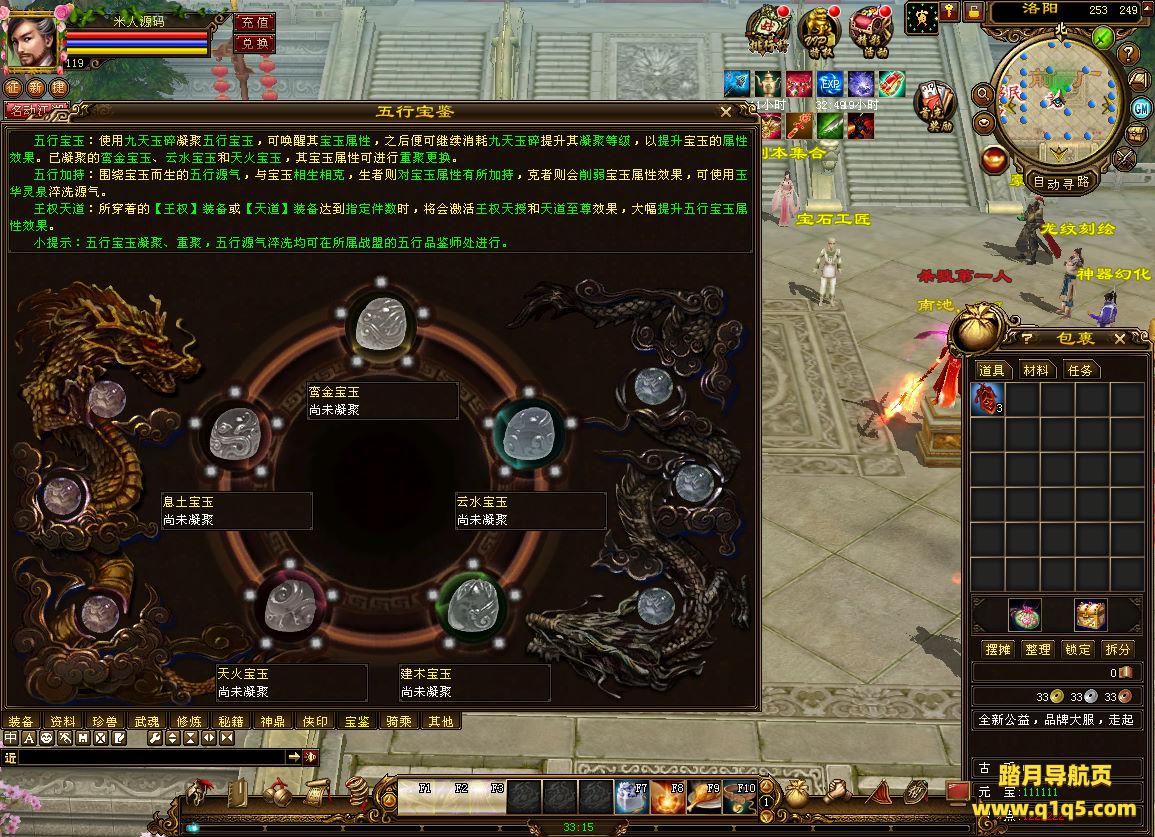Select the 奋金宝玉 jade orb
Image resolution: width=1155 pixels, height=837 pixels.
point(380,324)
